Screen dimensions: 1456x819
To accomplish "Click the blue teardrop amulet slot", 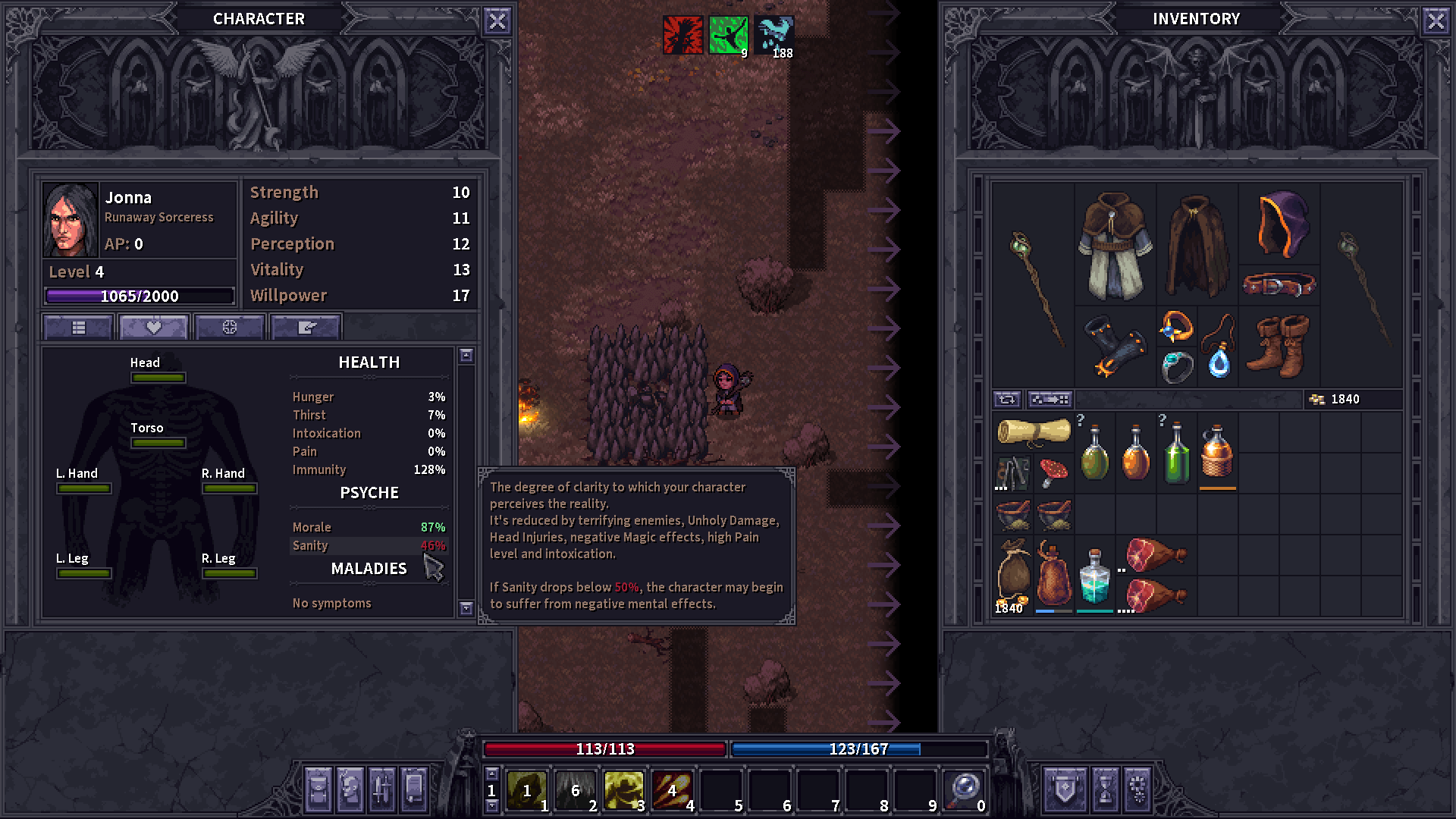I will (x=1219, y=363).
